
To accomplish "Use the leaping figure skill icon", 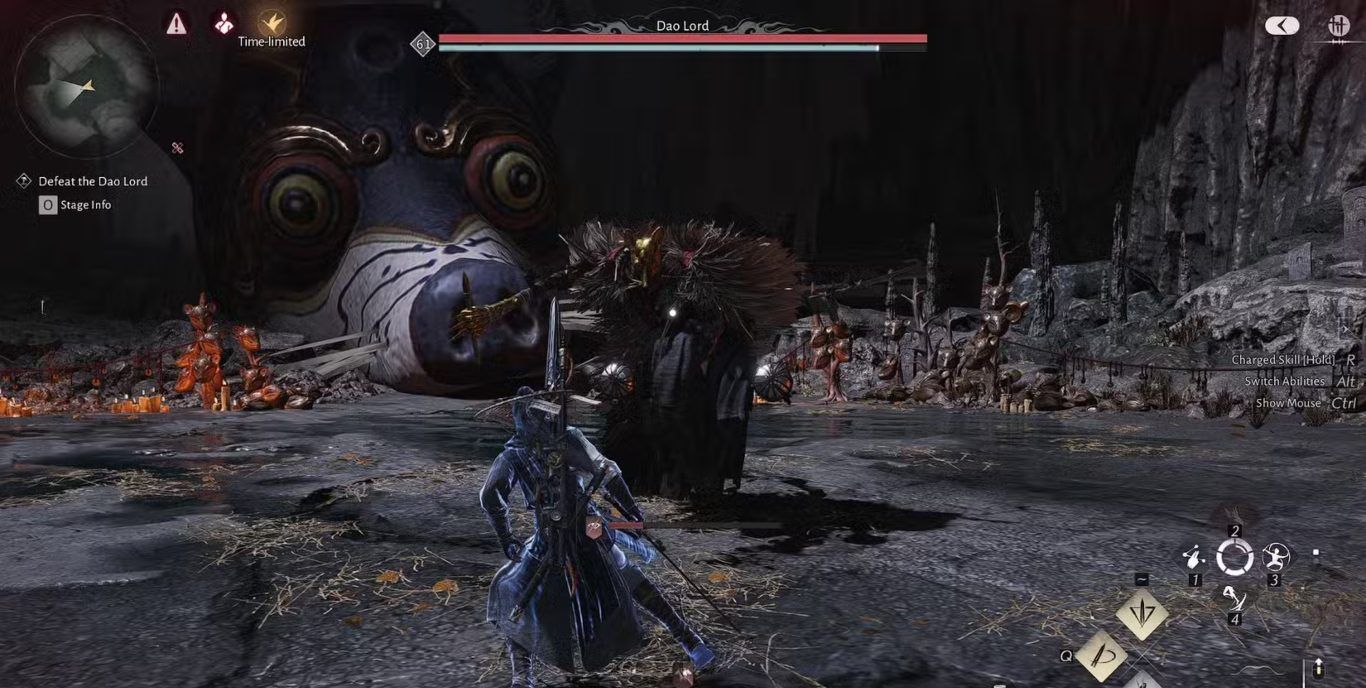I will click(x=1235, y=598).
